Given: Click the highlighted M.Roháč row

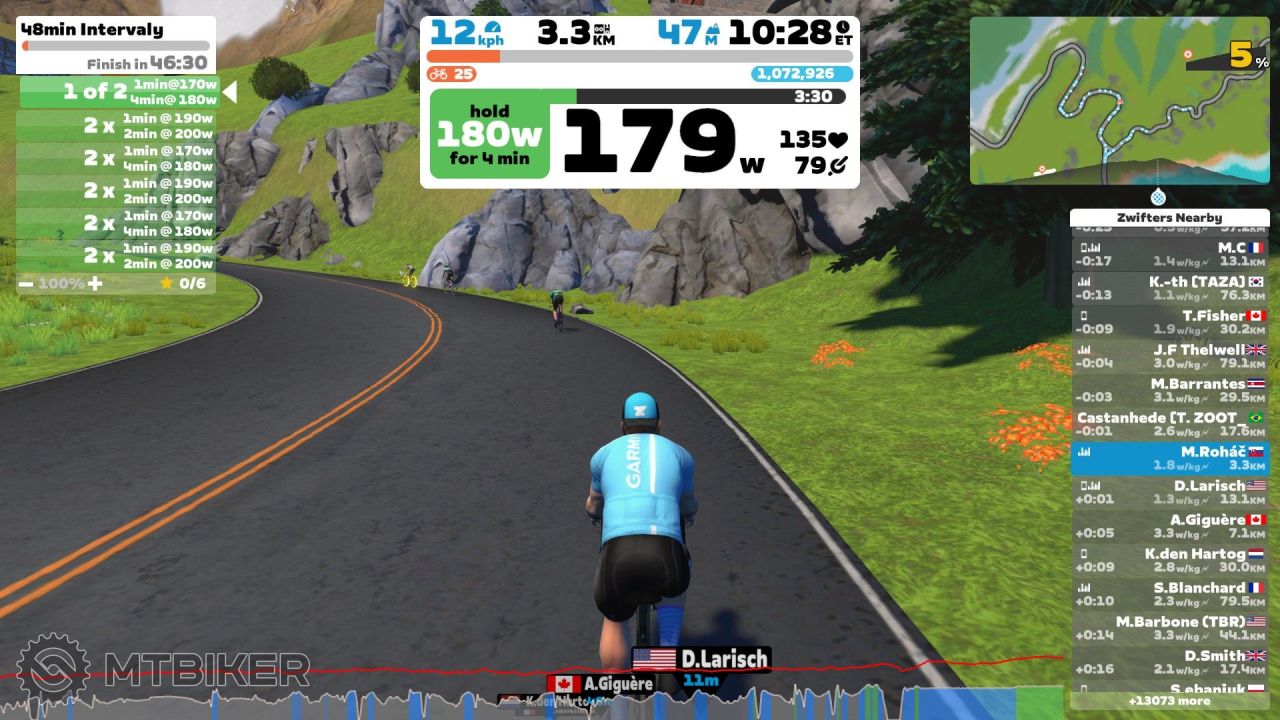Looking at the screenshot, I should pos(1169,458).
